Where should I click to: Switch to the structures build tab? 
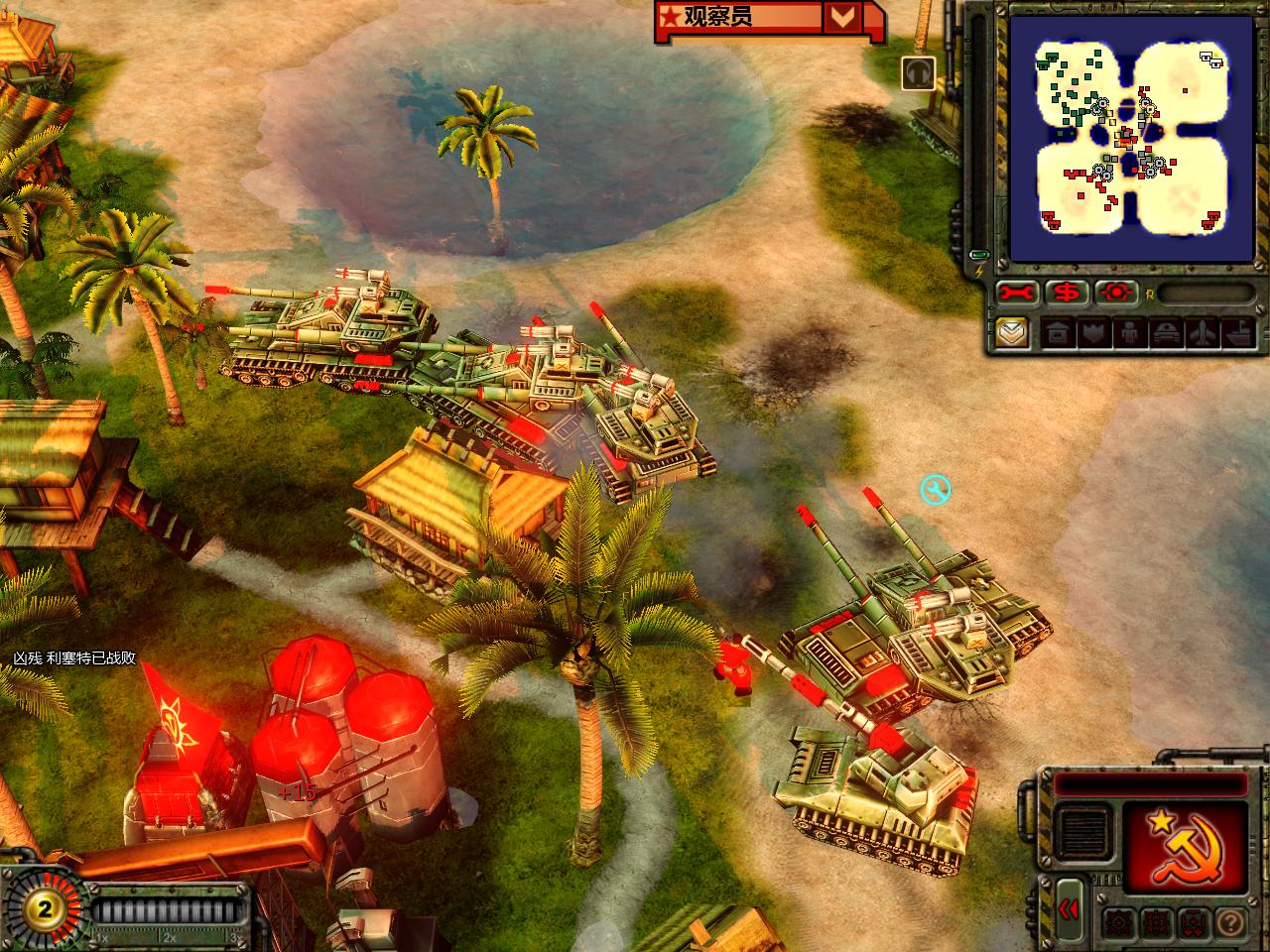coord(1057,333)
